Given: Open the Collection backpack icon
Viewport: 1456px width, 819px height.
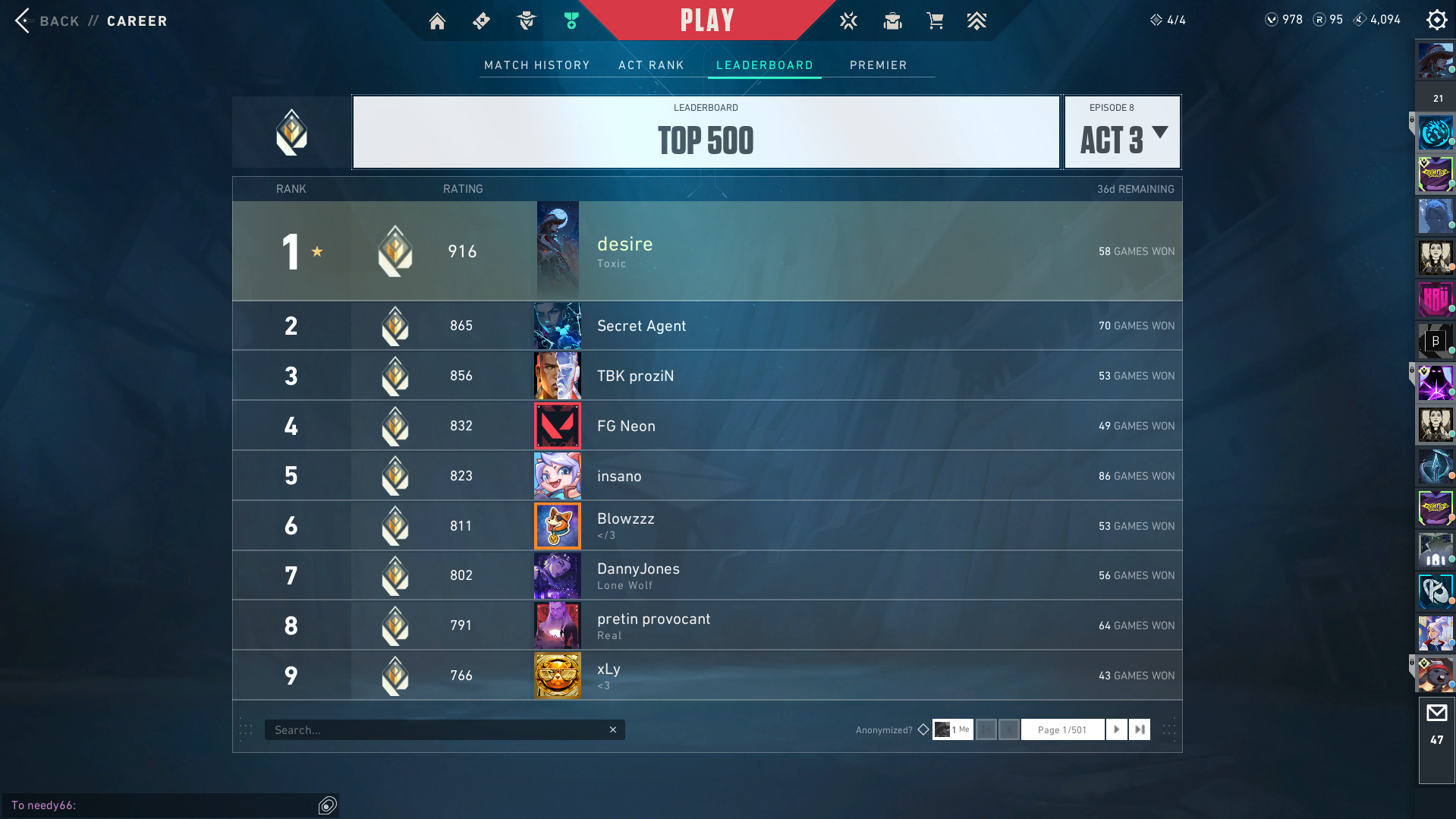Looking at the screenshot, I should [x=892, y=20].
